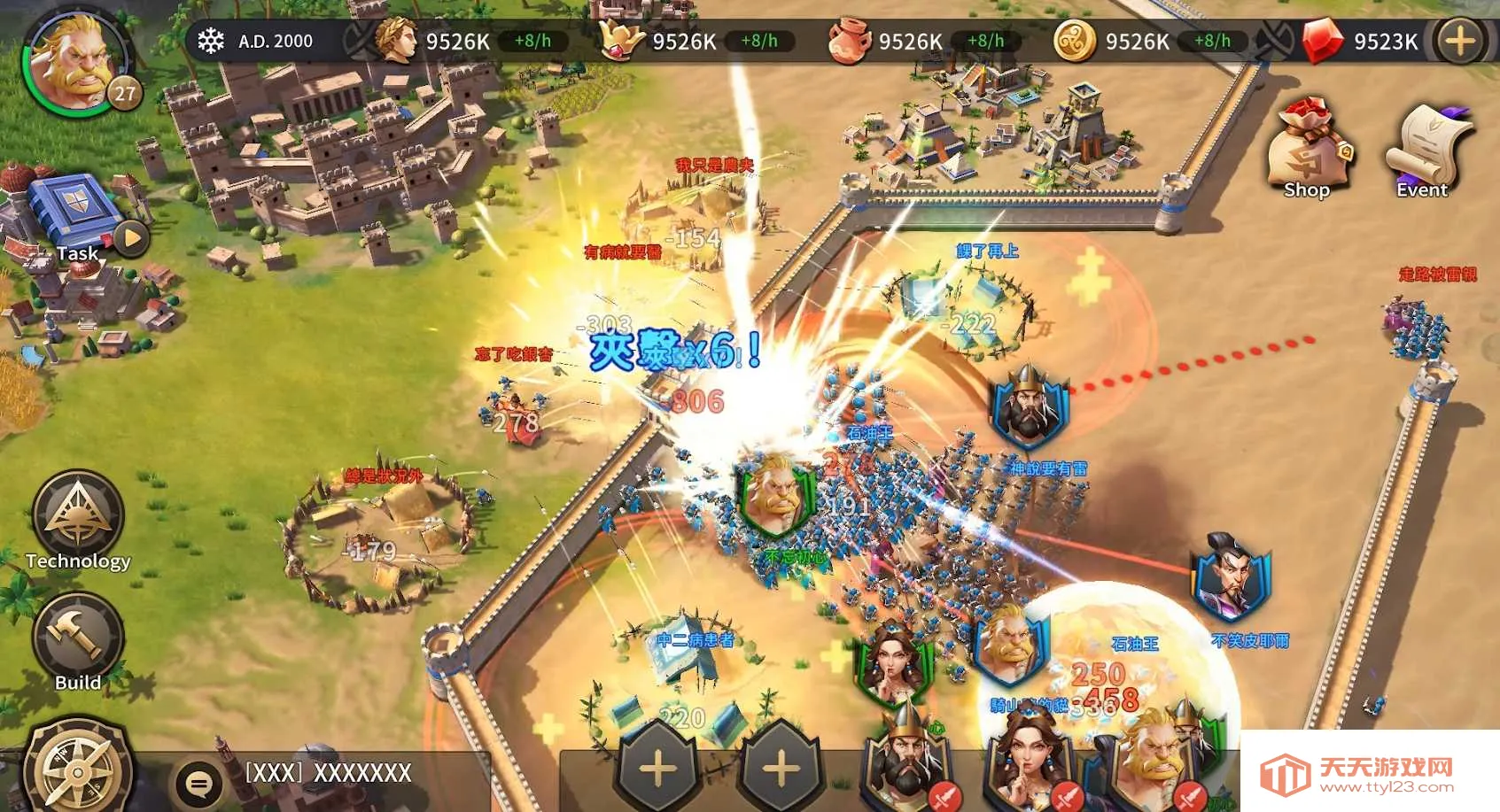
Task: Open the Build menu
Action: [x=78, y=639]
